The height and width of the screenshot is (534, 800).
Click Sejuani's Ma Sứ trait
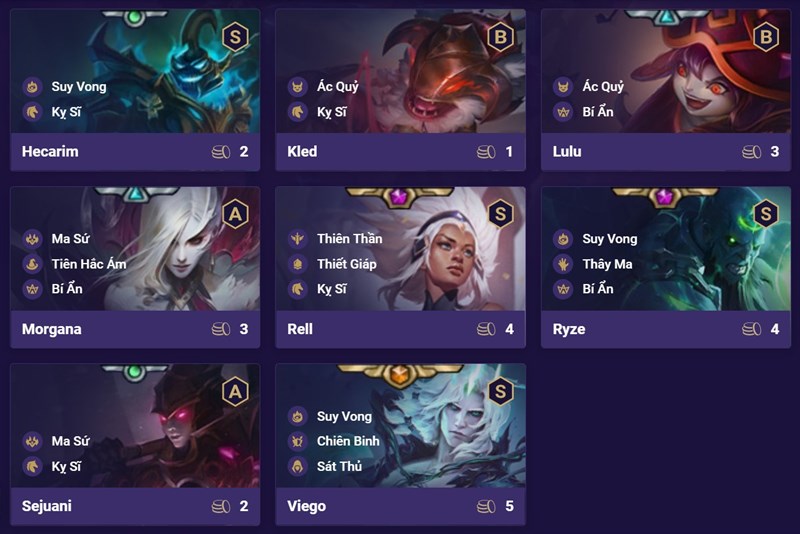click(x=71, y=441)
